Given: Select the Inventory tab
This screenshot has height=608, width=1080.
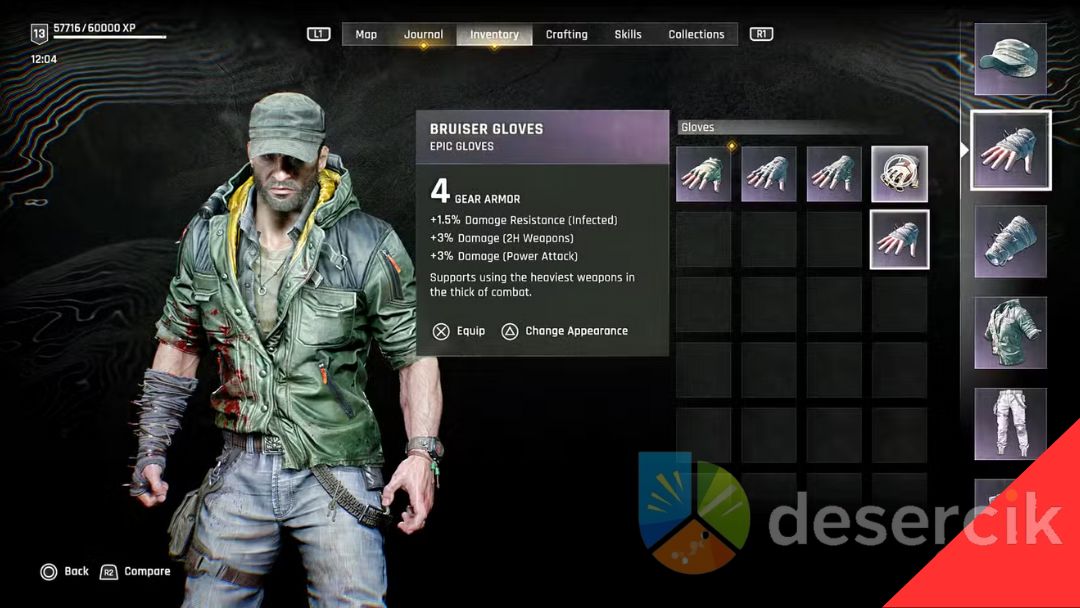Looking at the screenshot, I should point(494,34).
